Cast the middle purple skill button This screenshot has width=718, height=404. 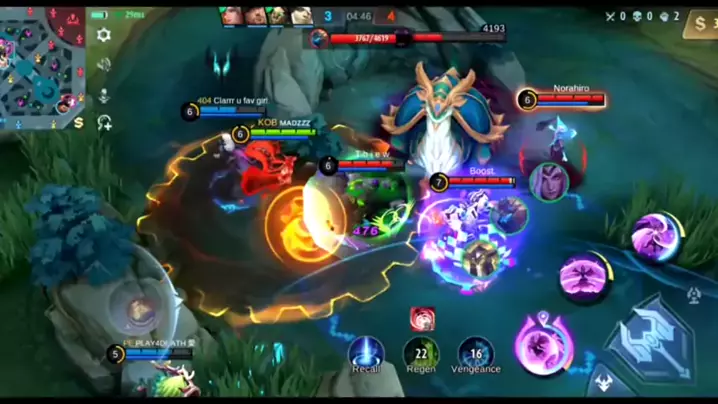point(584,277)
